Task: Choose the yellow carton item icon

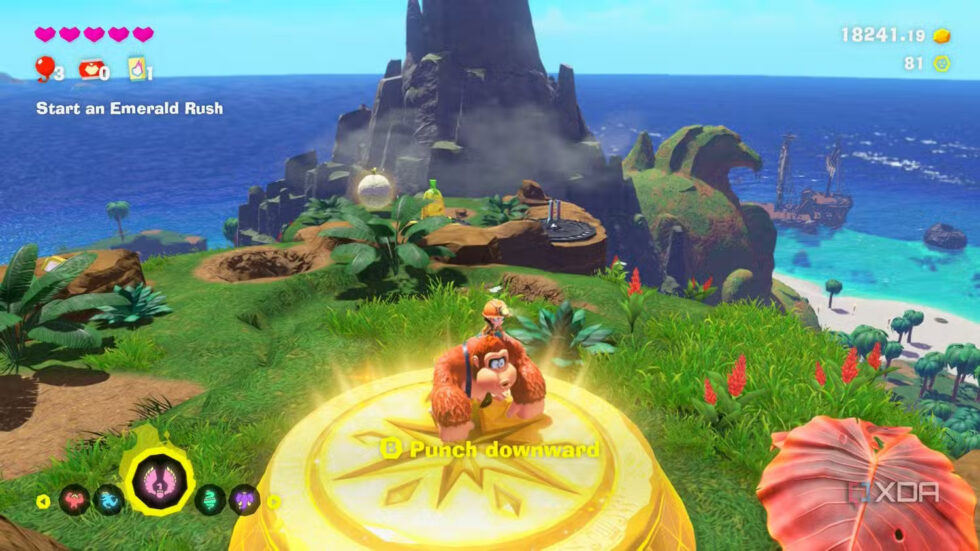Action: click(136, 68)
